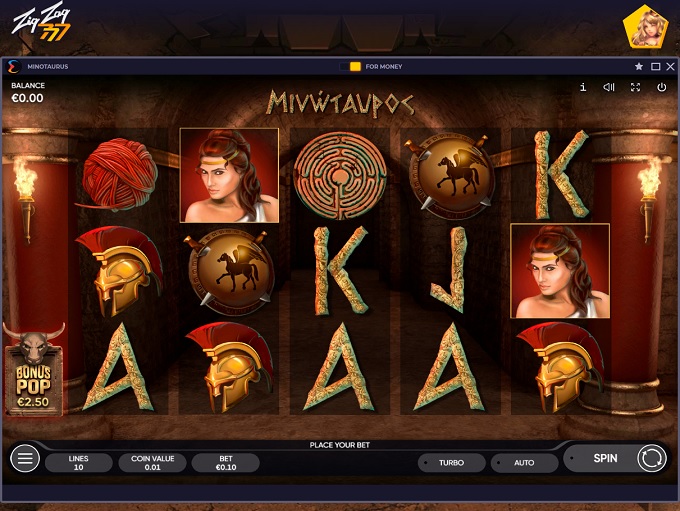Click the power exit icon
This screenshot has height=511, width=680.
(661, 88)
